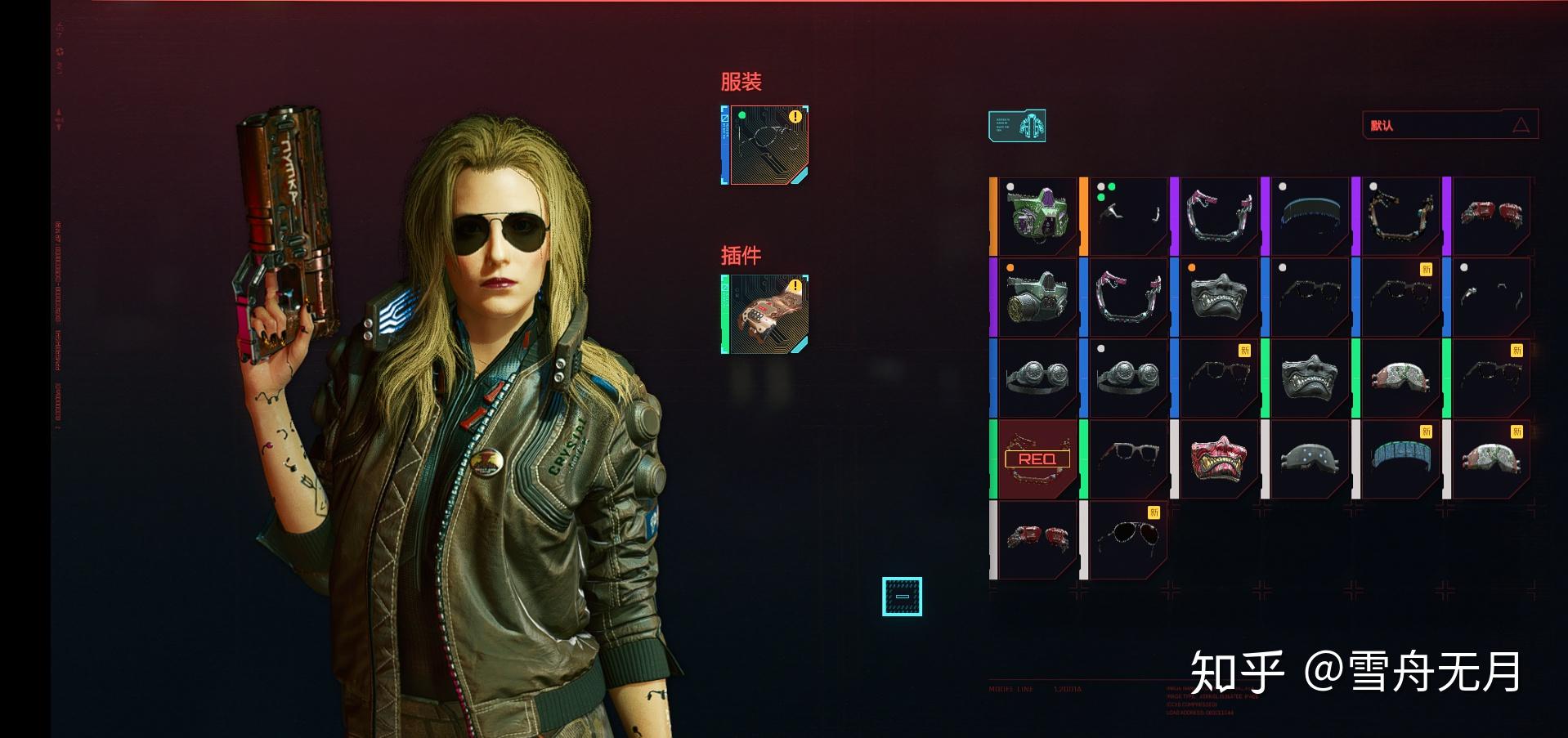Select the item marked REQ
1568x738 pixels.
1036,459
